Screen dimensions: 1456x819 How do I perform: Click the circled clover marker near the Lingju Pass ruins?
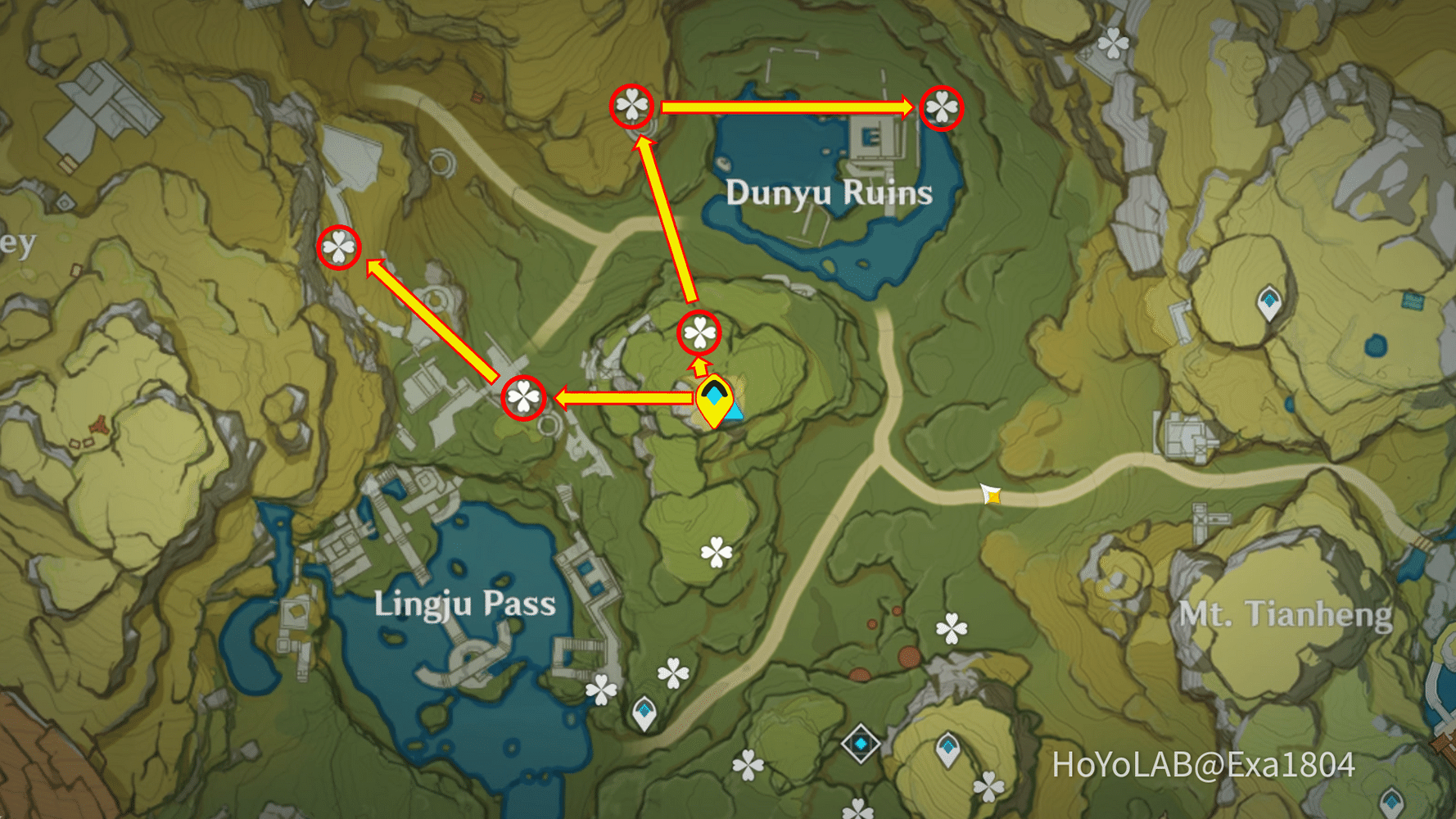point(522,396)
